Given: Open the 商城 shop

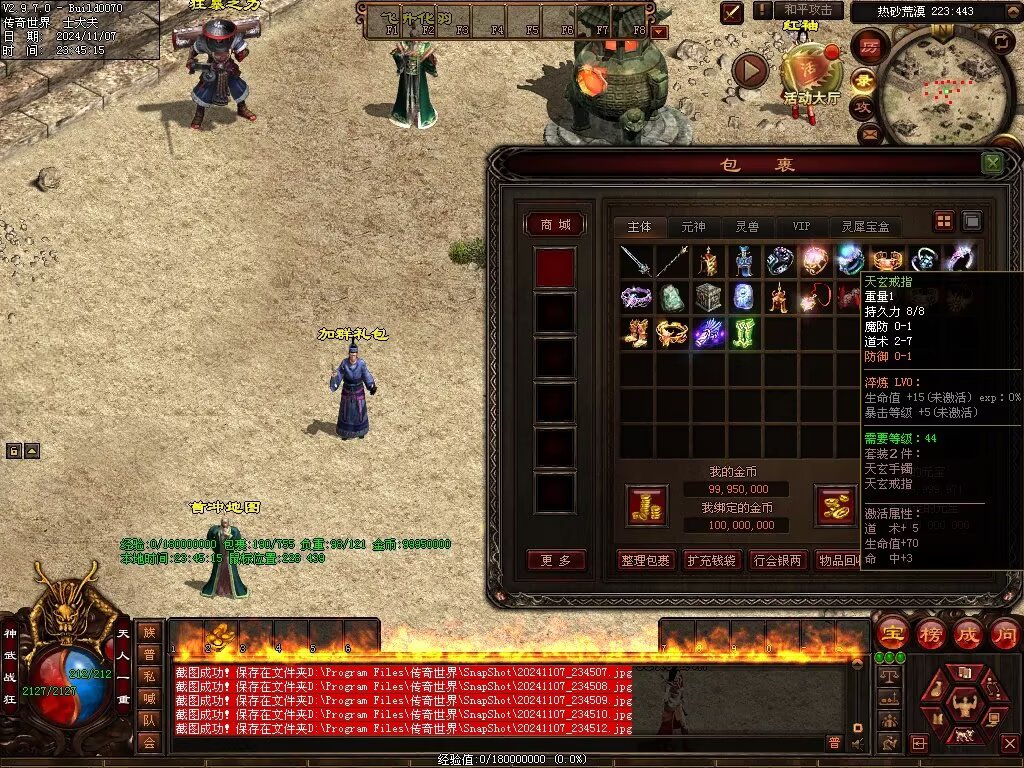Looking at the screenshot, I should pos(555,225).
